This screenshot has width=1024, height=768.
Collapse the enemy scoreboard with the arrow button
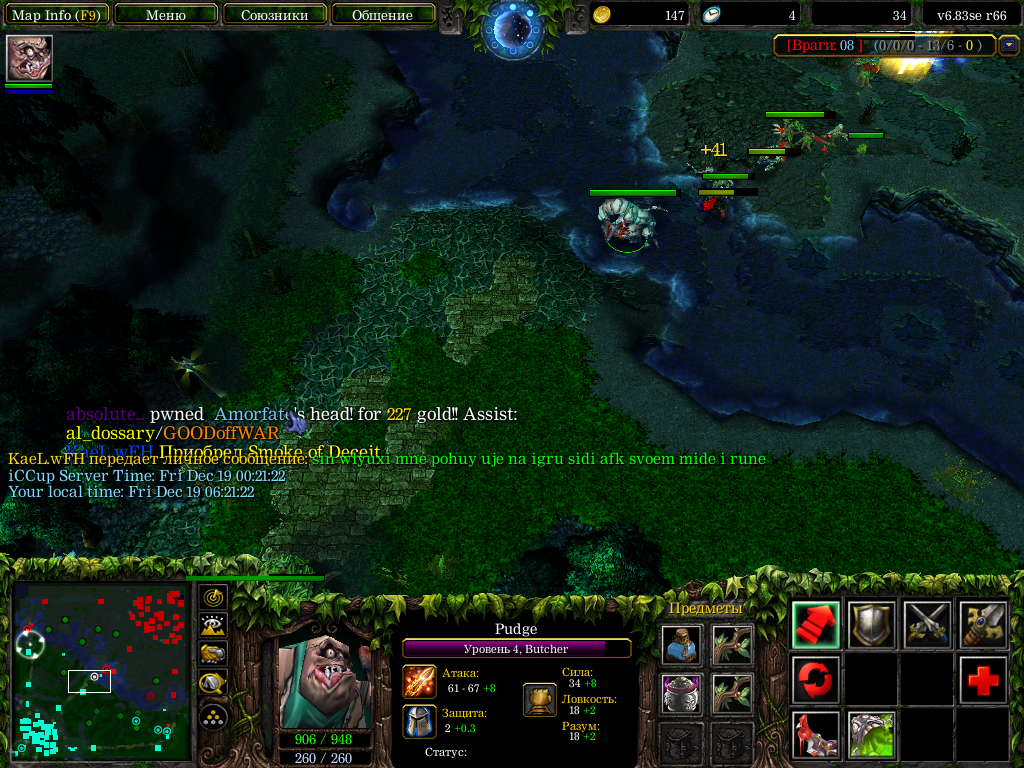click(x=1008, y=44)
